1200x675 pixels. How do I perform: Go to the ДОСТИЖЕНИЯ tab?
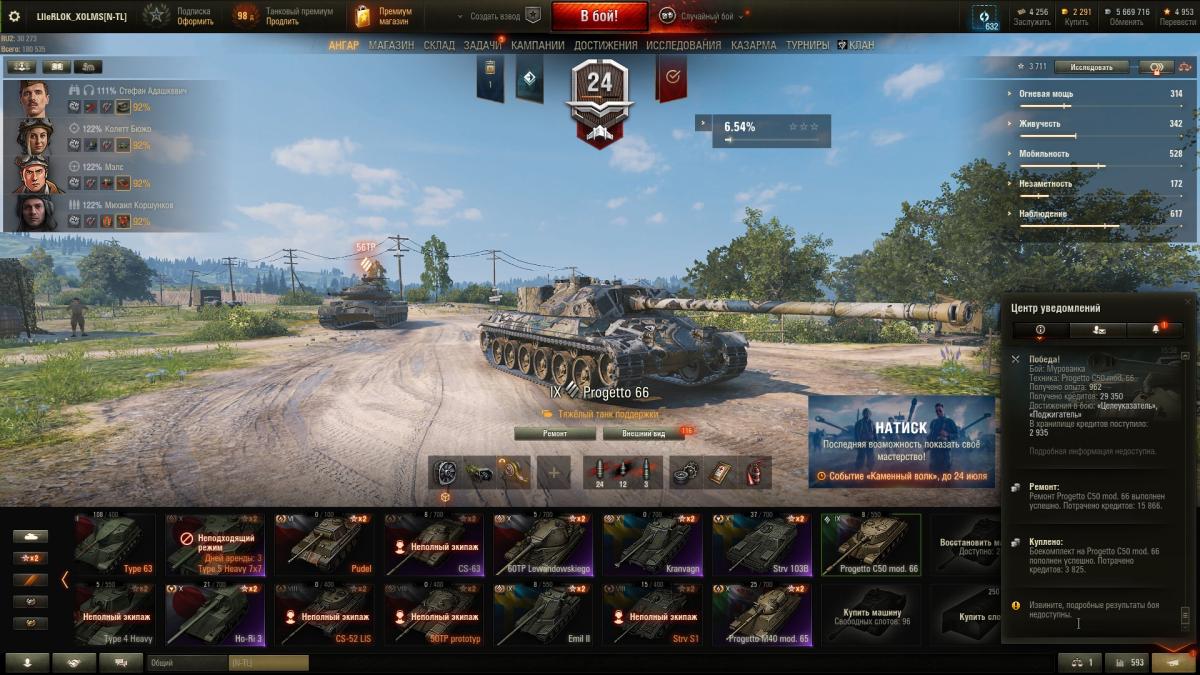coord(606,45)
